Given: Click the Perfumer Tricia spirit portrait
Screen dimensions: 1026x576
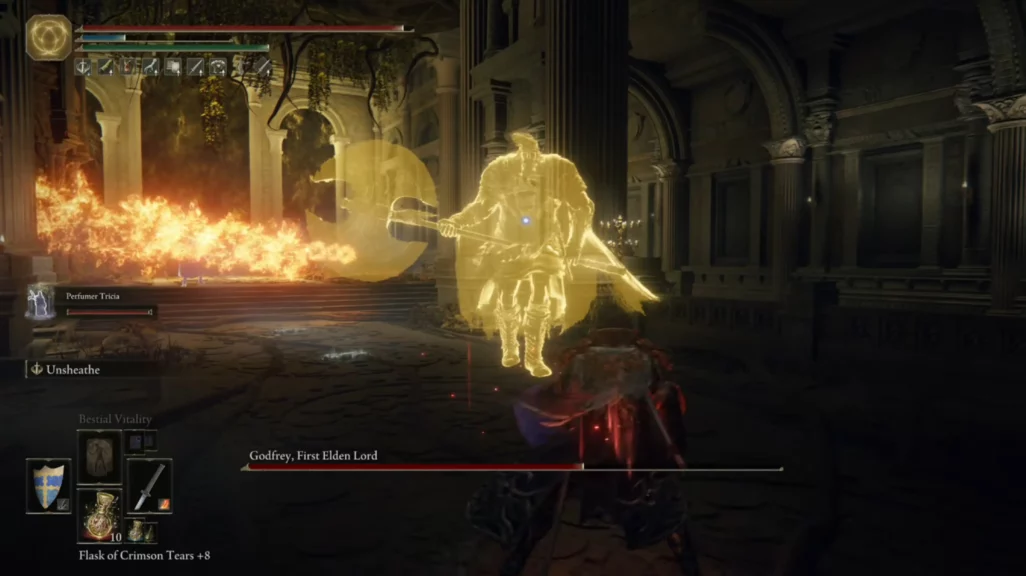Looking at the screenshot, I should [40, 301].
